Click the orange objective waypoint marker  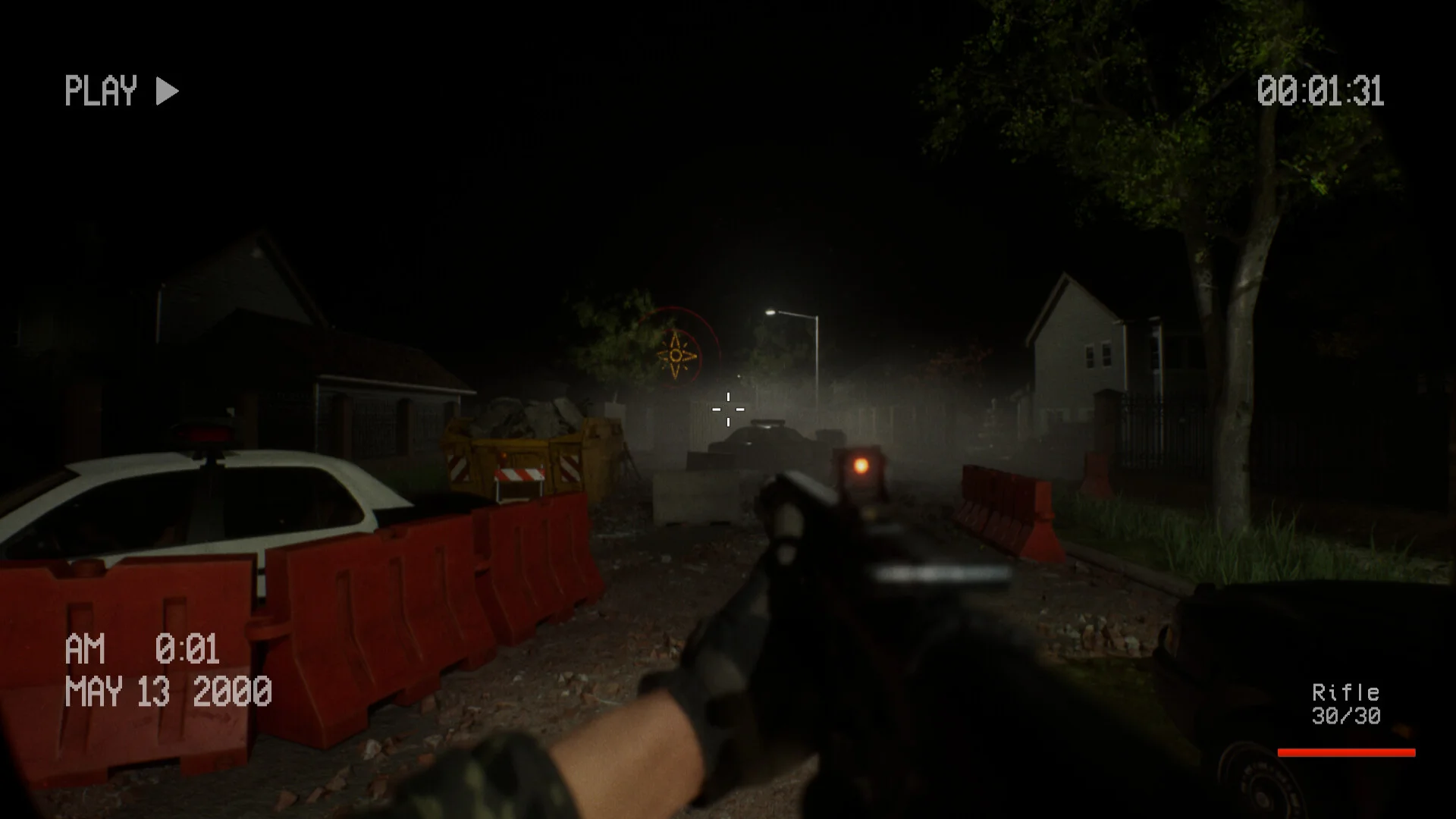676,354
